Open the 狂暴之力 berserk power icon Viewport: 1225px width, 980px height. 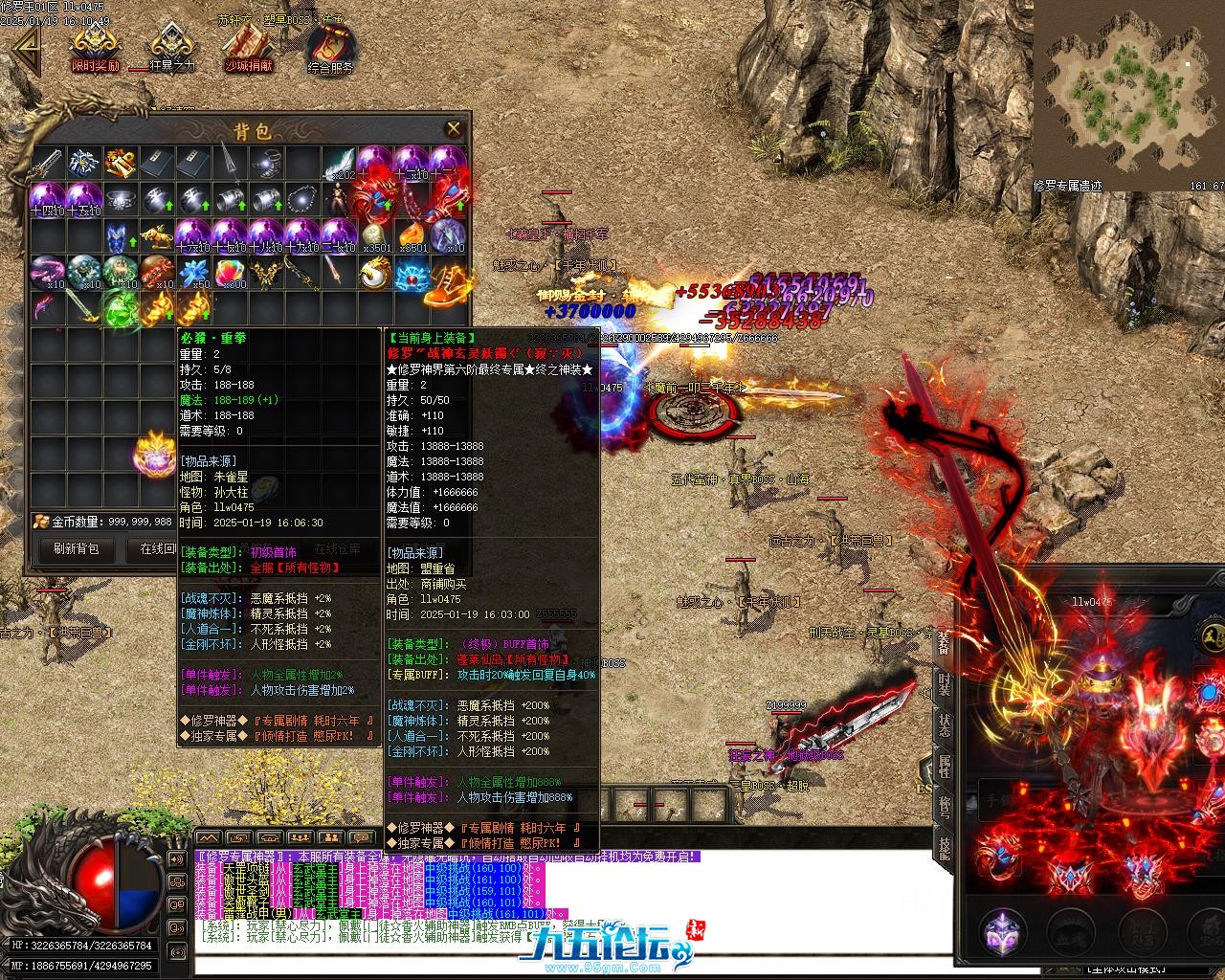pyautogui.click(x=171, y=47)
